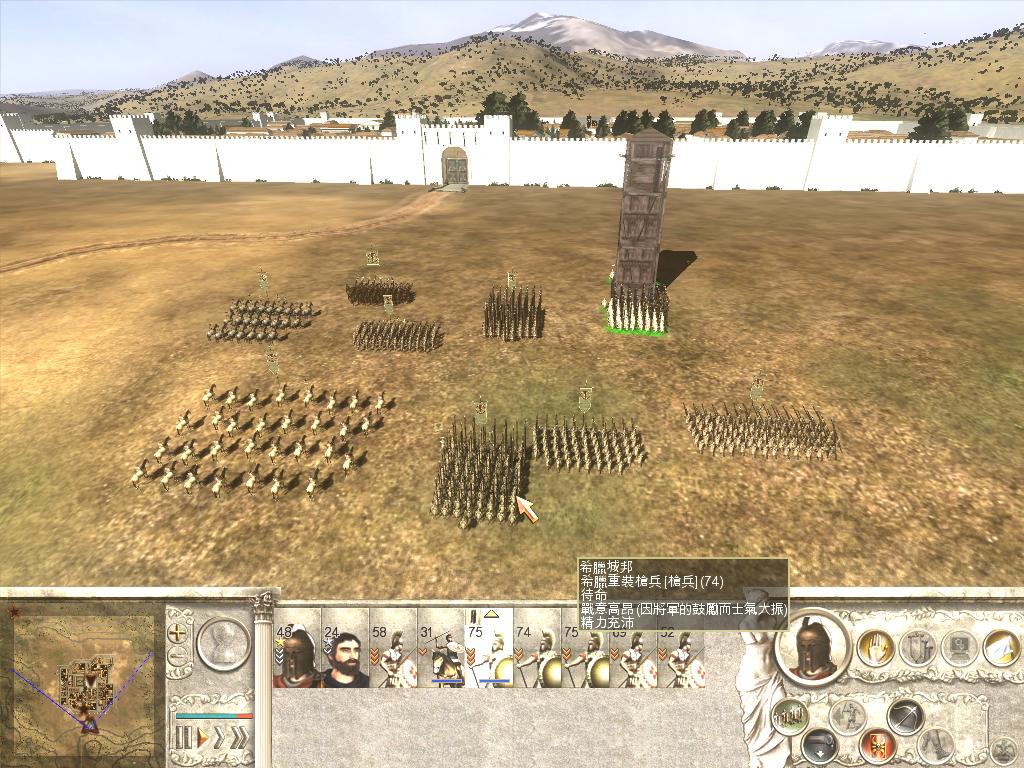Select the spearman unit card numbered 58

pyautogui.click(x=393, y=657)
